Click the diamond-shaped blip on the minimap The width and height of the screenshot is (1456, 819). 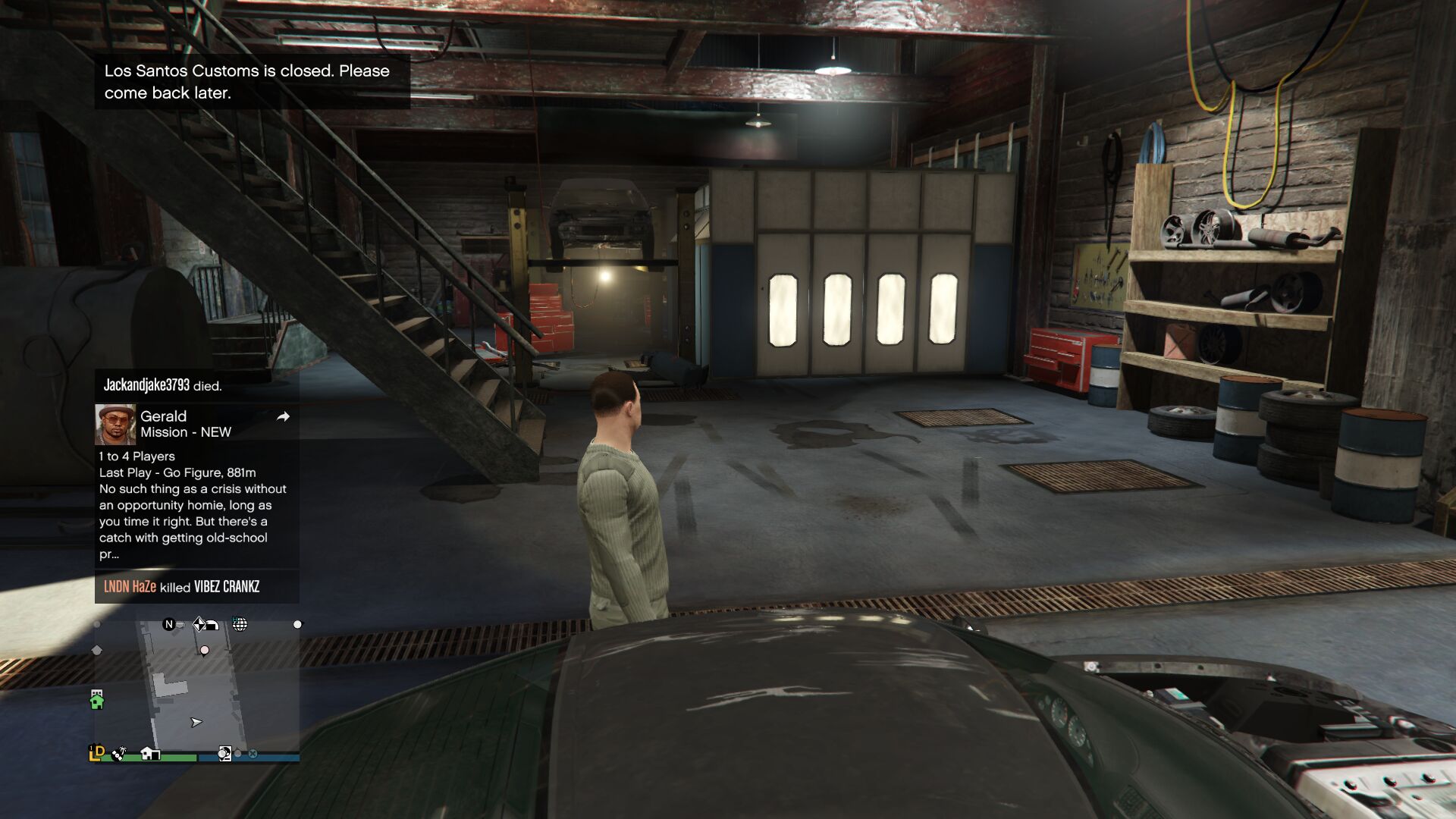pyautogui.click(x=199, y=624)
